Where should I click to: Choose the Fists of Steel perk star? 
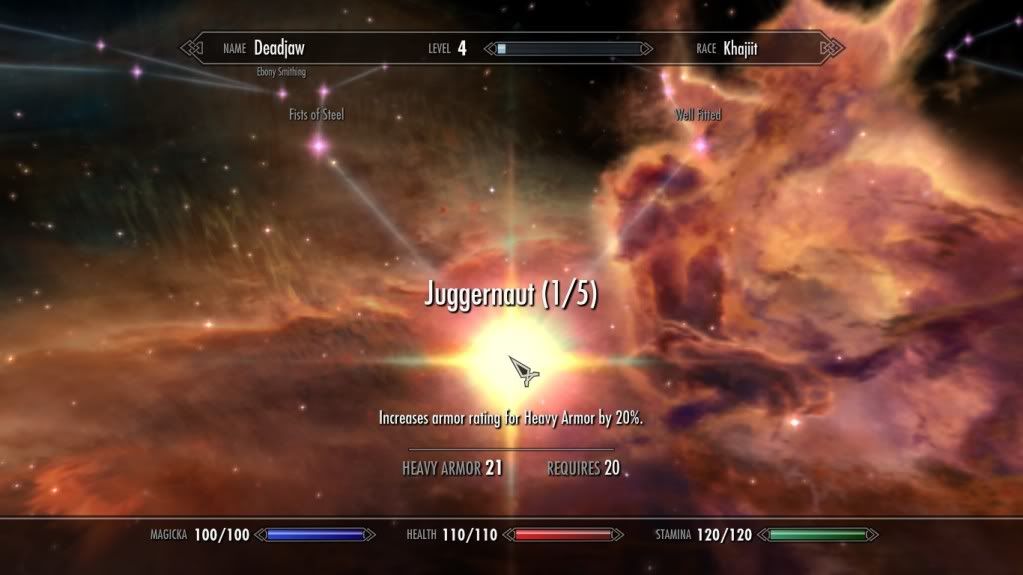319,146
